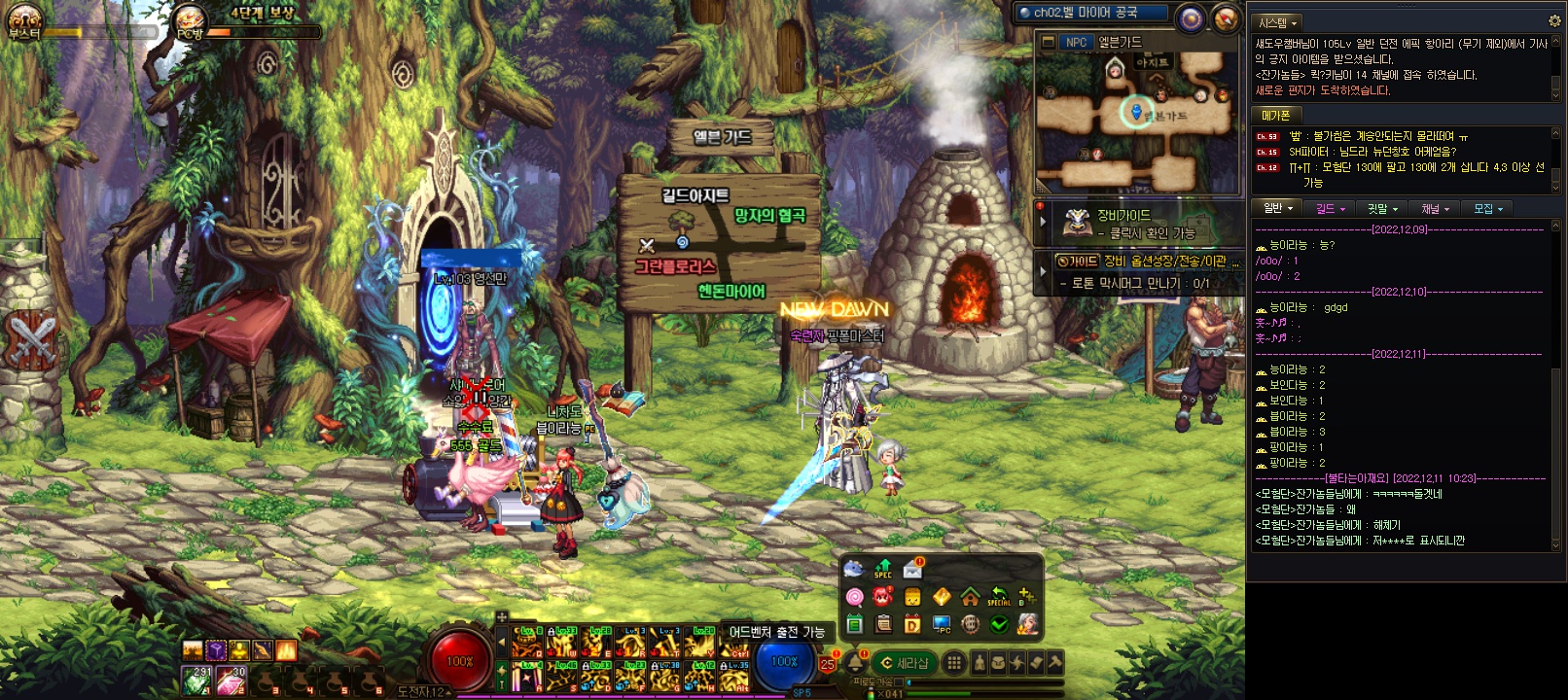Click the green checkmark icon
Viewport: 1568px width, 700px height.
(x=999, y=624)
